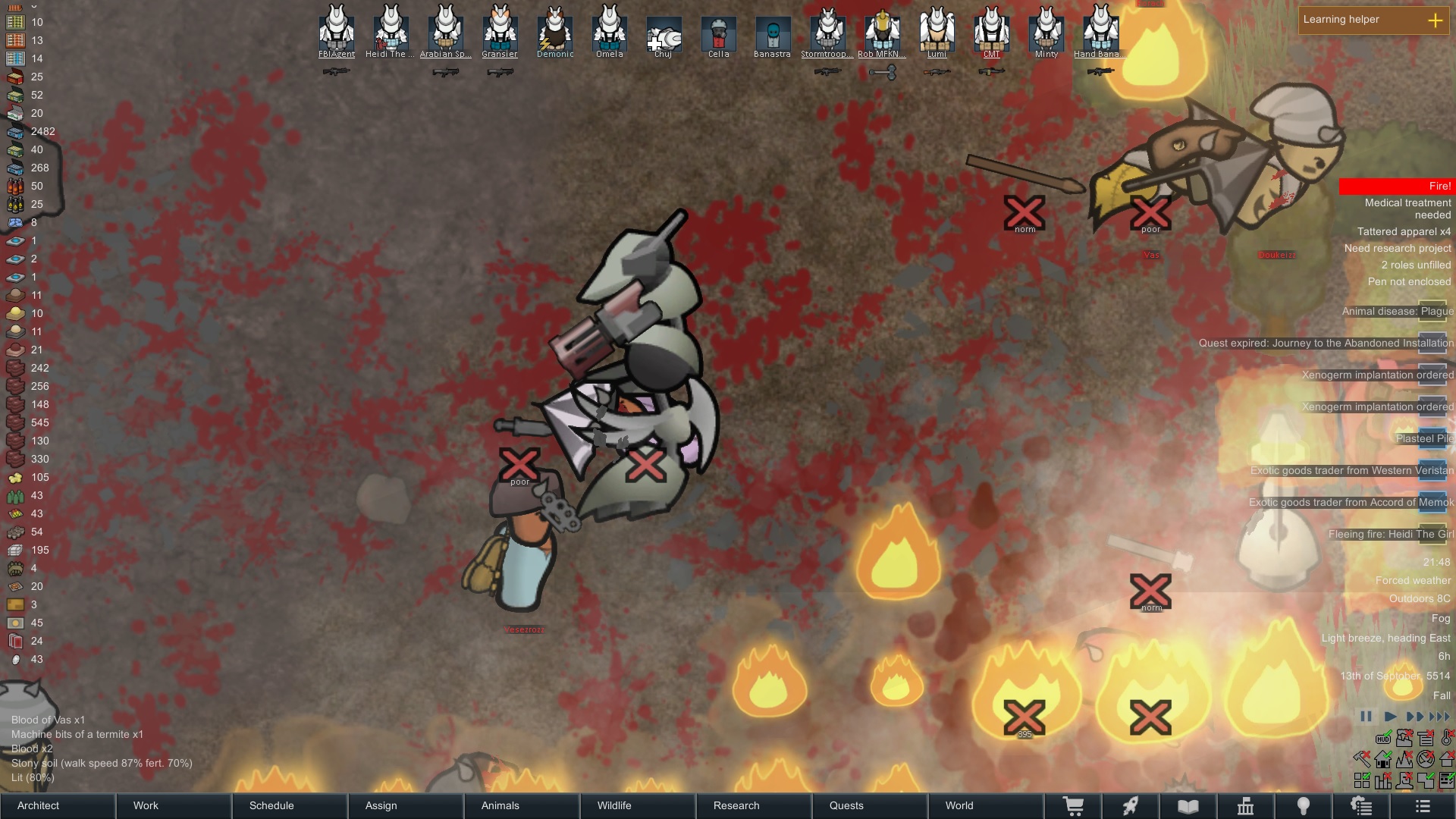Switch to the World tab
The width and height of the screenshot is (1456, 819).
(x=959, y=805)
